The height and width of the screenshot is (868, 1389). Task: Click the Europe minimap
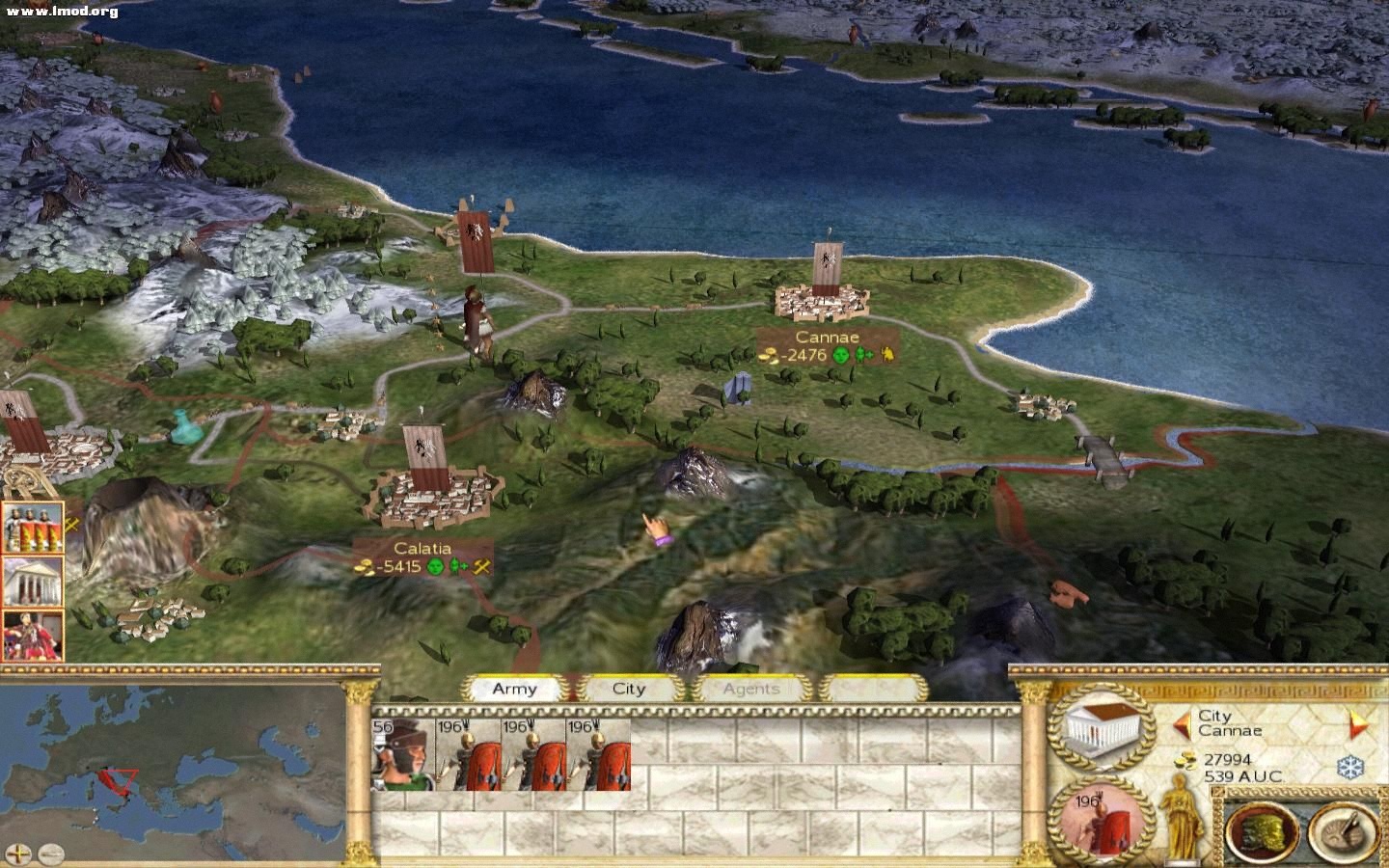pos(174,767)
